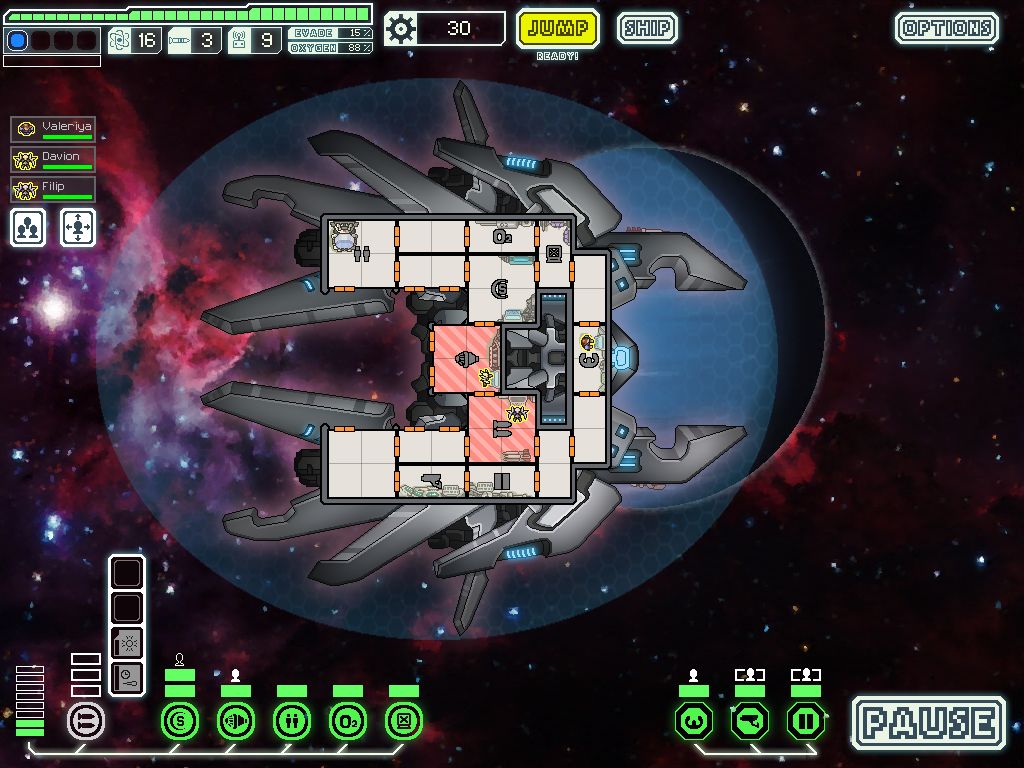Click the crew icon with four arrows

(x=78, y=228)
